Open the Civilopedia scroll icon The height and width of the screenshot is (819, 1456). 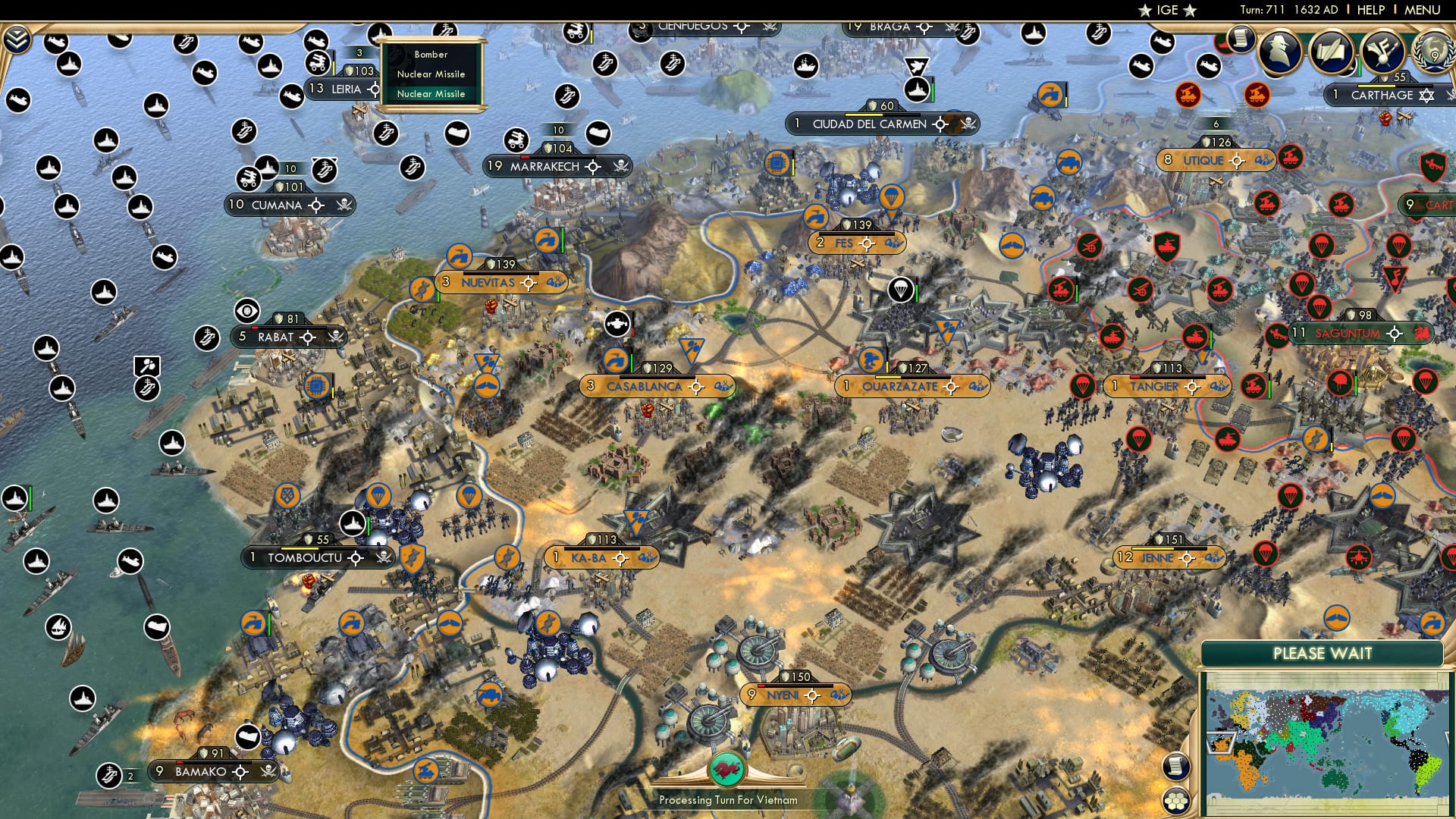tap(1241, 39)
